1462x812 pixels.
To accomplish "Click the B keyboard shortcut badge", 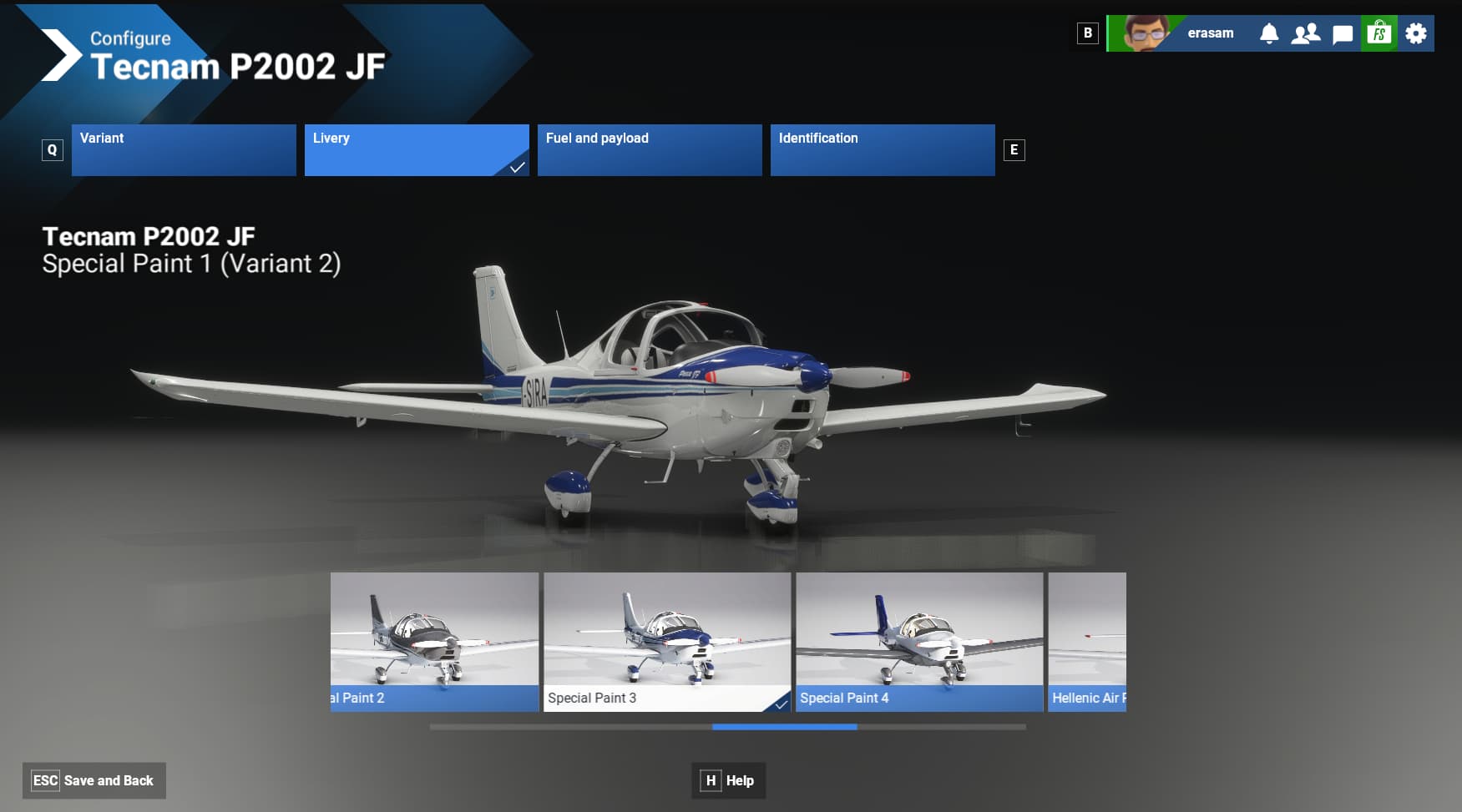I will tap(1086, 33).
